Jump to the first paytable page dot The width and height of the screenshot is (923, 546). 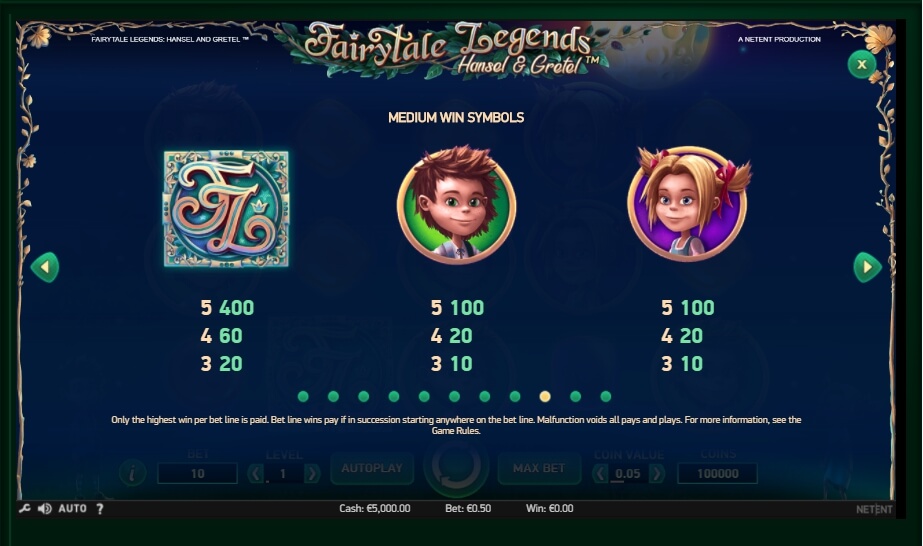(303, 397)
